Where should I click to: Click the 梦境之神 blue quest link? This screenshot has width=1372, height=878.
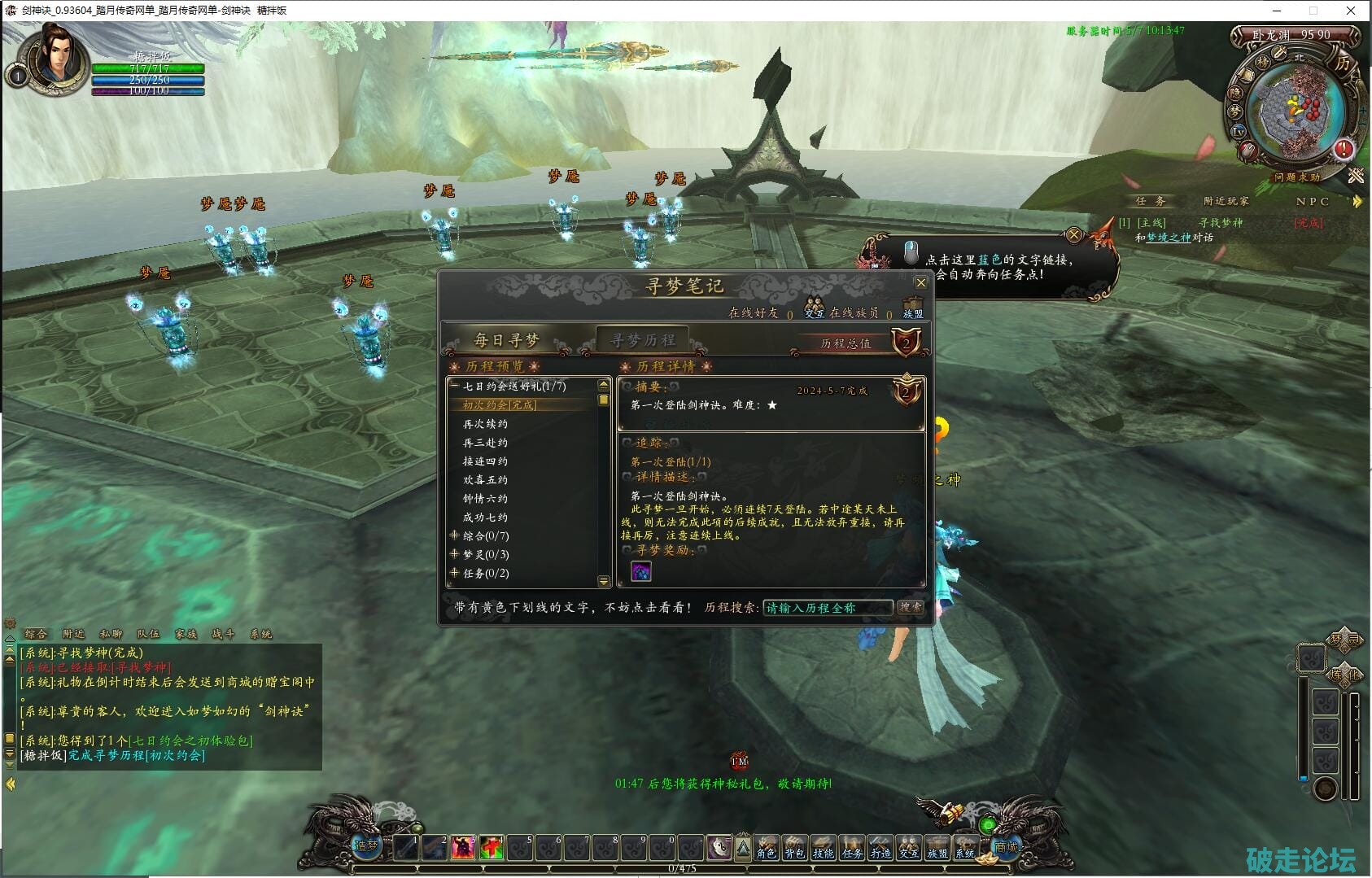(x=1168, y=238)
